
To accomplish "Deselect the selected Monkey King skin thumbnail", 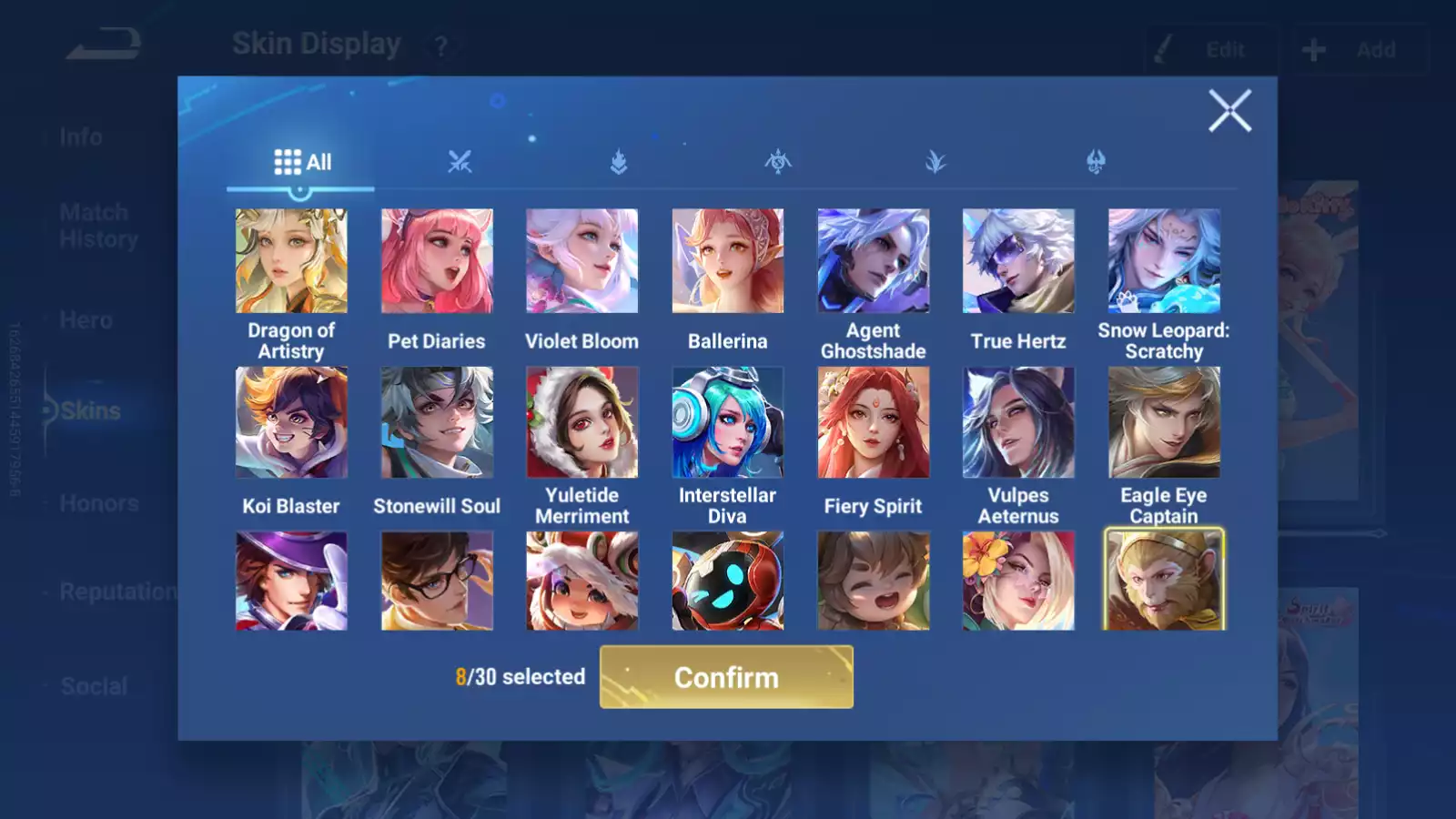I will (x=1164, y=579).
